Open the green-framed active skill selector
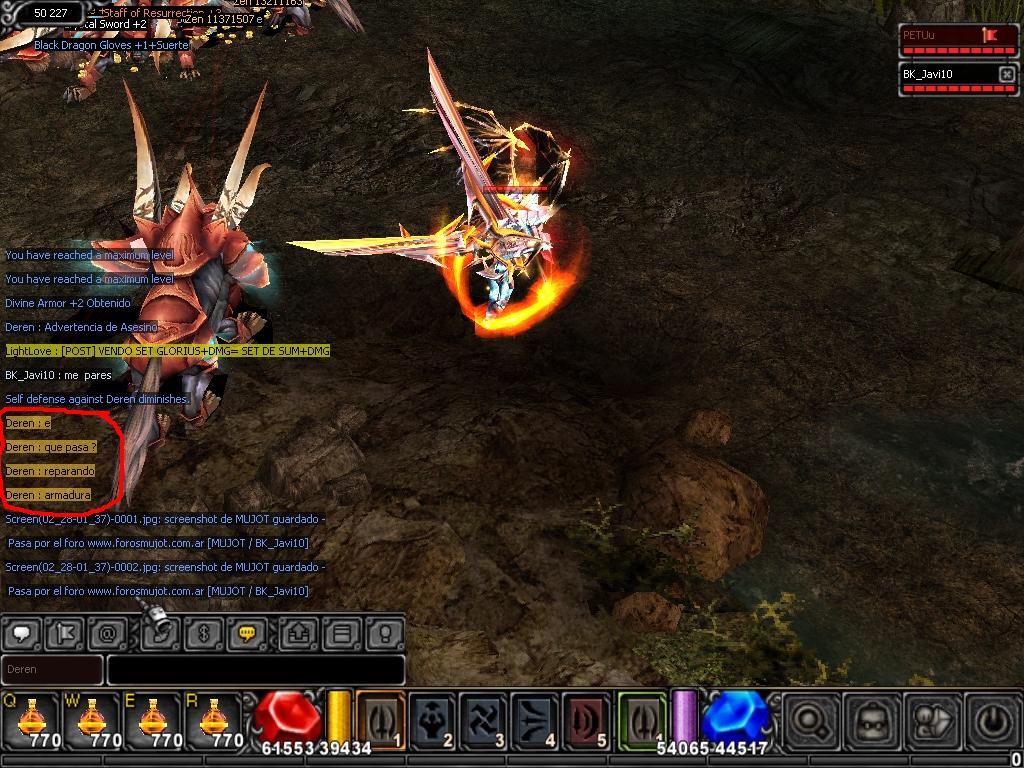Image resolution: width=1024 pixels, height=768 pixels. click(641, 719)
